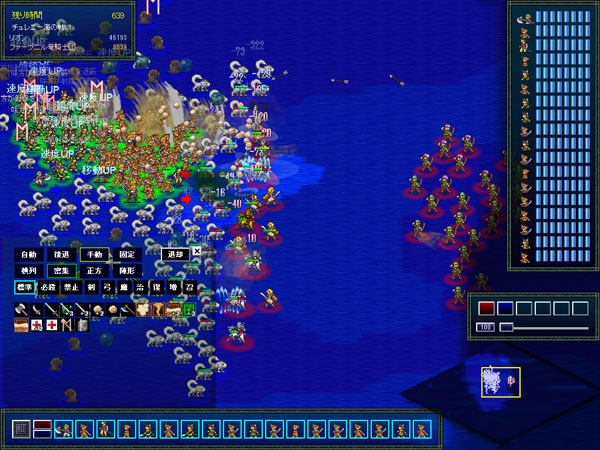The height and width of the screenshot is (450, 600).
Task: Pick the 正方 (square) formation
Action: [x=94, y=270]
